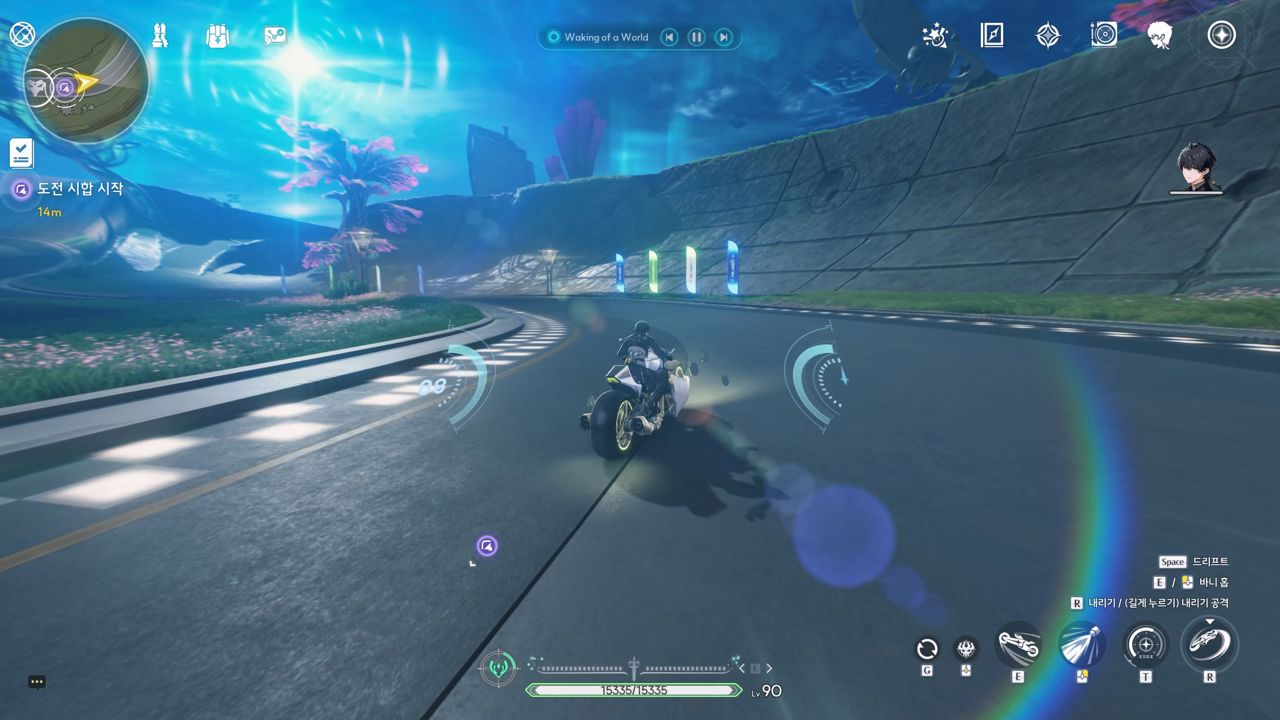Open the quest checklist icon
This screenshot has width=1280, height=720.
point(21,153)
